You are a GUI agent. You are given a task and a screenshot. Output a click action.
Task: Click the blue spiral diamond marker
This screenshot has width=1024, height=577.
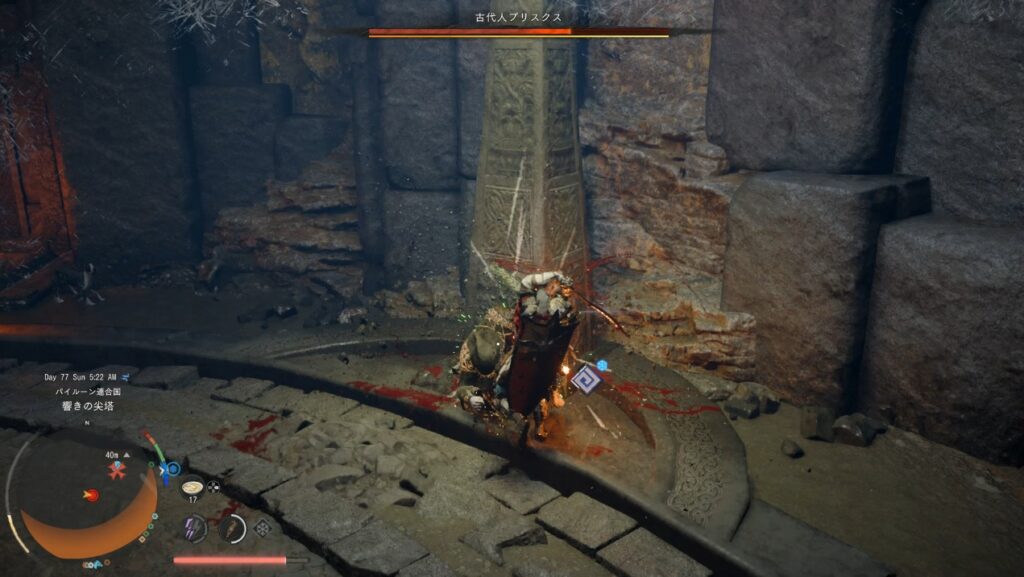[585, 378]
